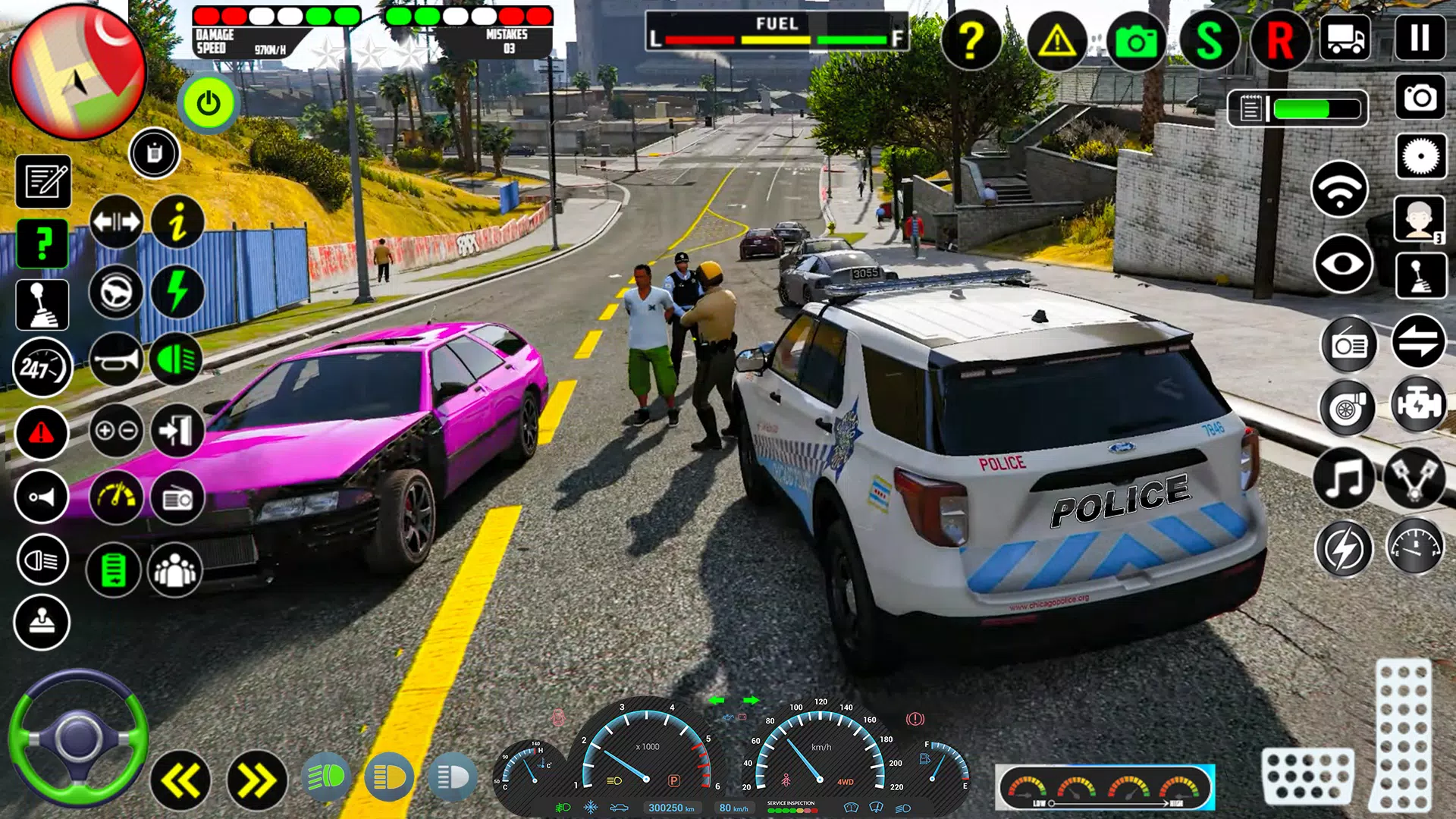
Task: Tap the turbocharger icon
Action: pos(1347,407)
